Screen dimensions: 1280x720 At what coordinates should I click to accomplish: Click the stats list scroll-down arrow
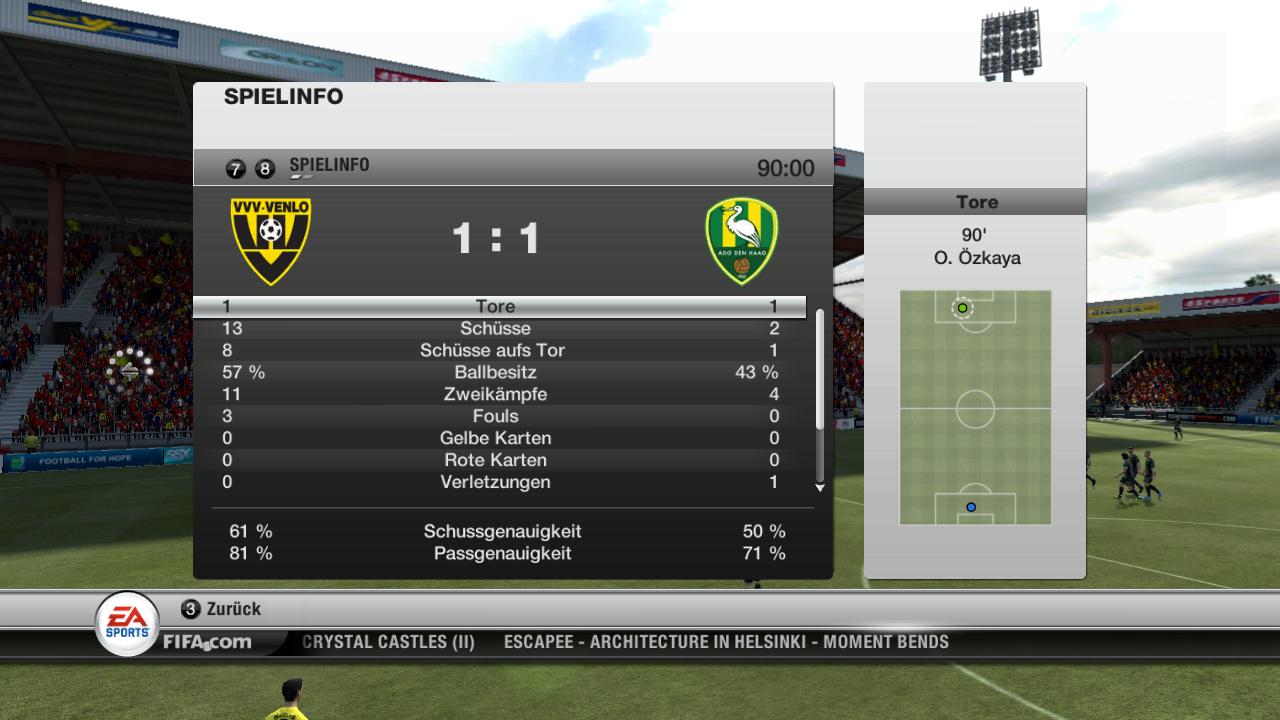pyautogui.click(x=820, y=488)
